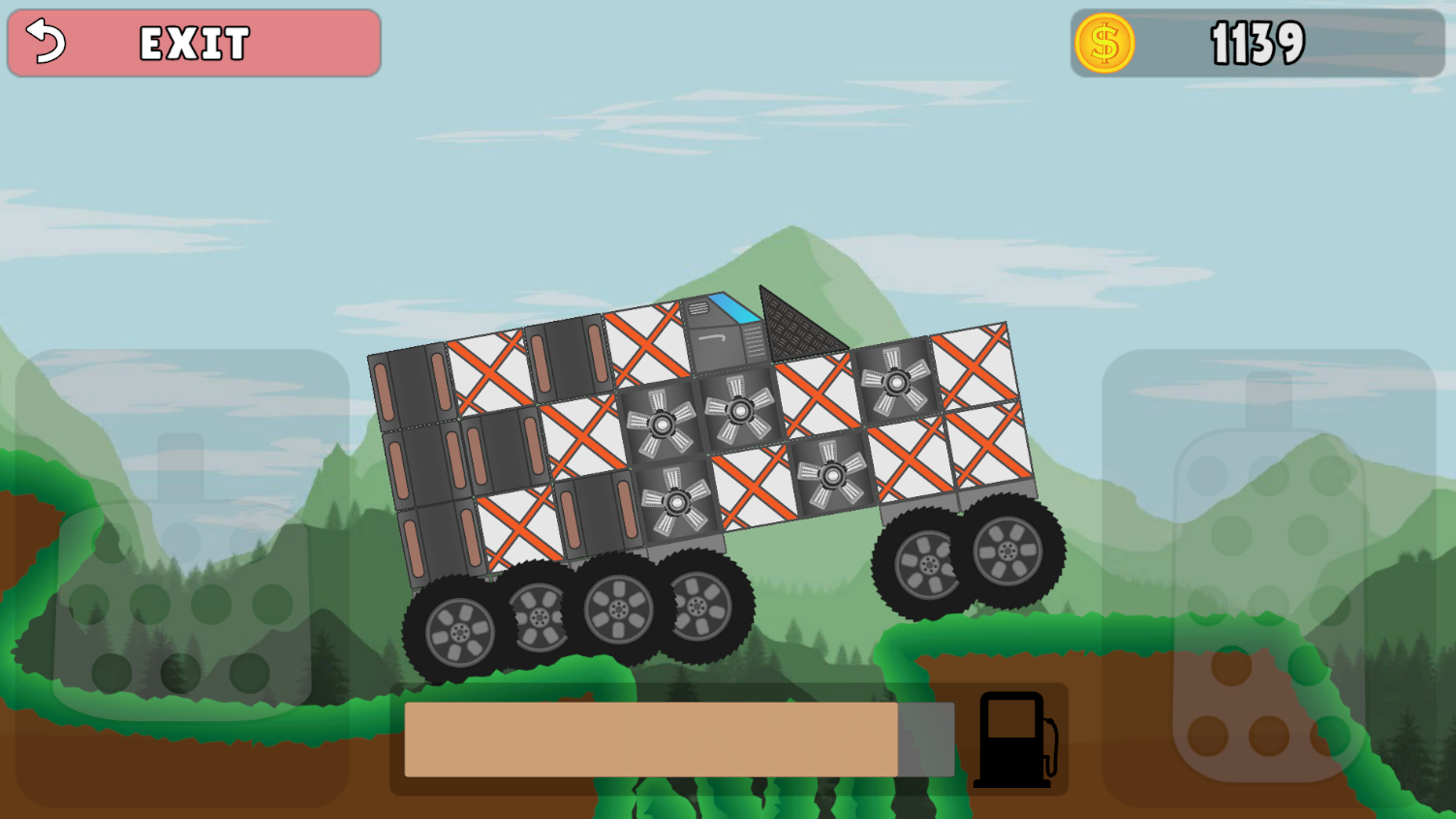Click the curved back arrow icon
Viewport: 1456px width, 819px height.
[x=46, y=42]
